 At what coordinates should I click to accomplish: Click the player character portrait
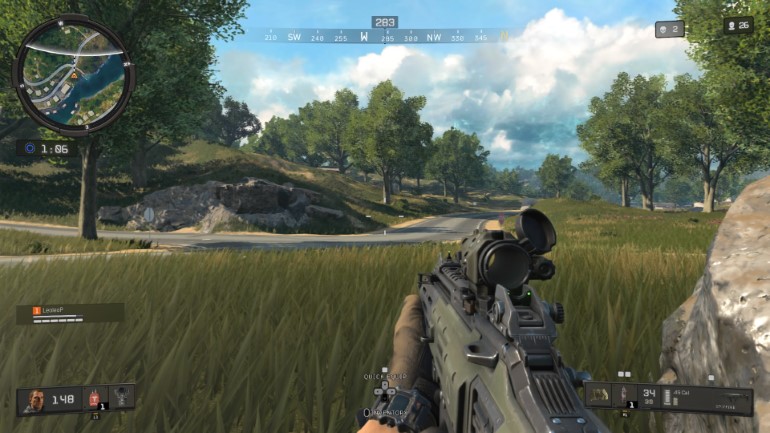[x=35, y=399]
